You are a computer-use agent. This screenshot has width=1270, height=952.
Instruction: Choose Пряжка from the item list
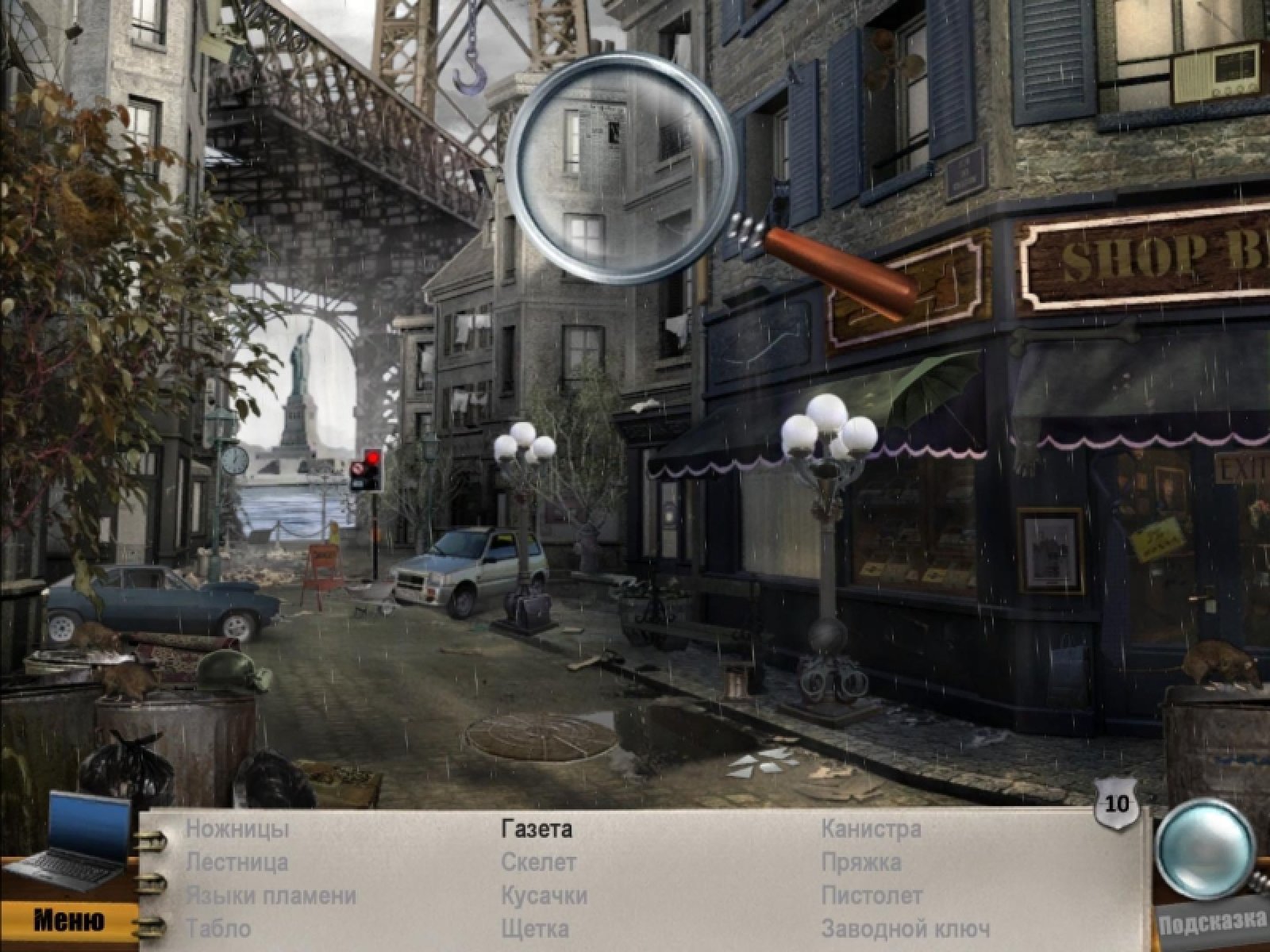tap(861, 862)
